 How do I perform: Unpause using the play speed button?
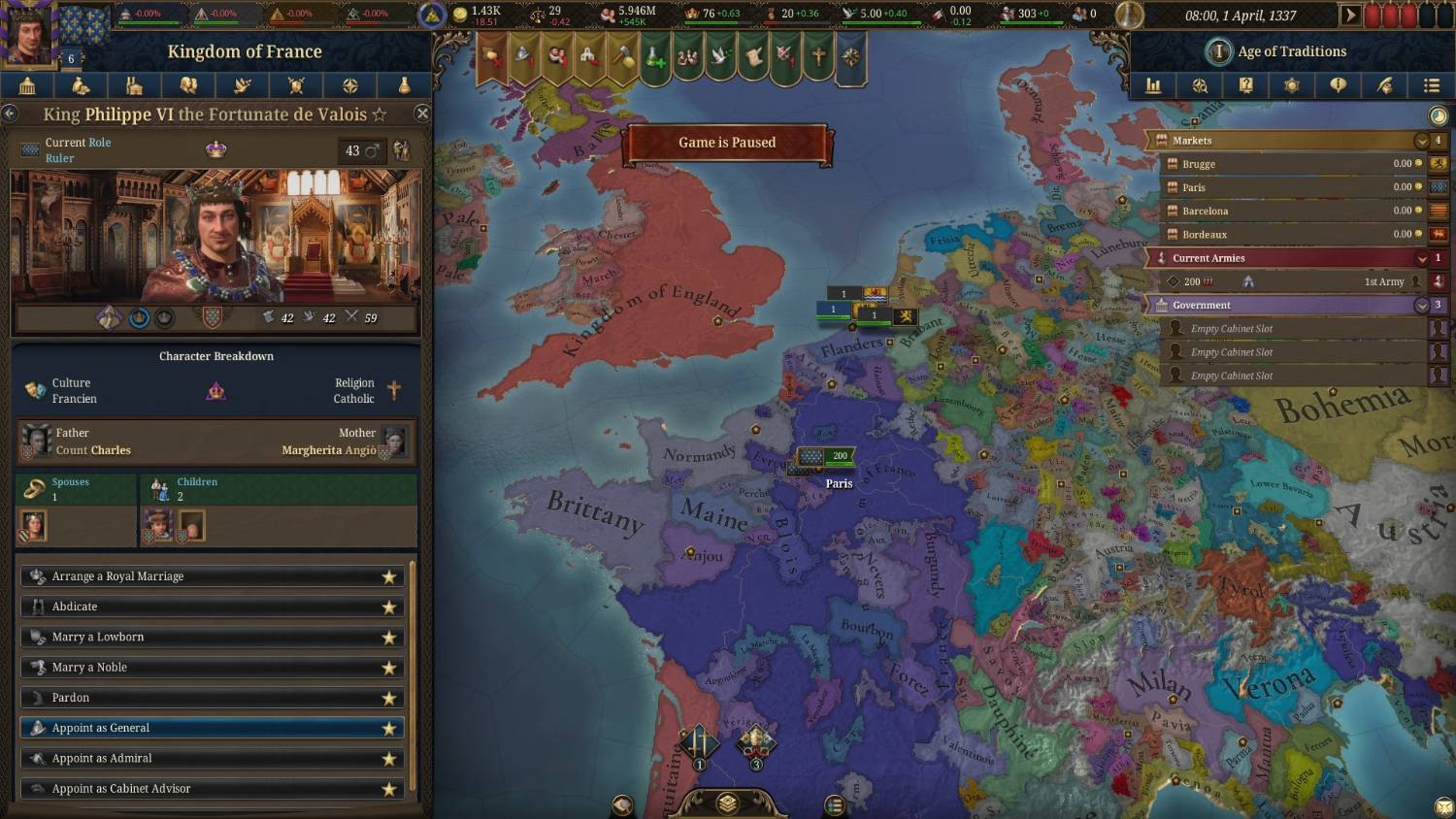(x=1349, y=16)
